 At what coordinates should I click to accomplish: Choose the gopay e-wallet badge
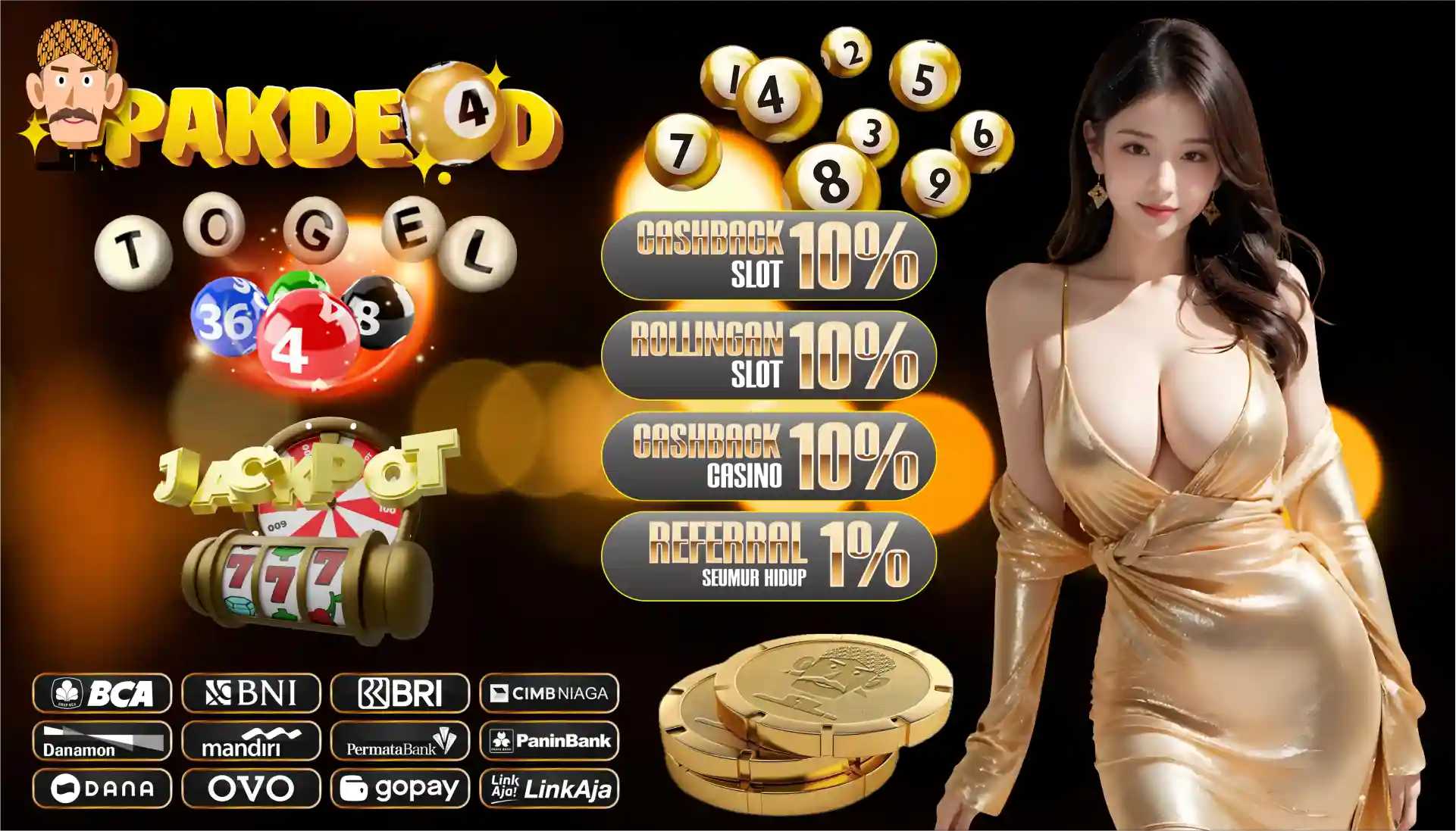click(x=400, y=789)
